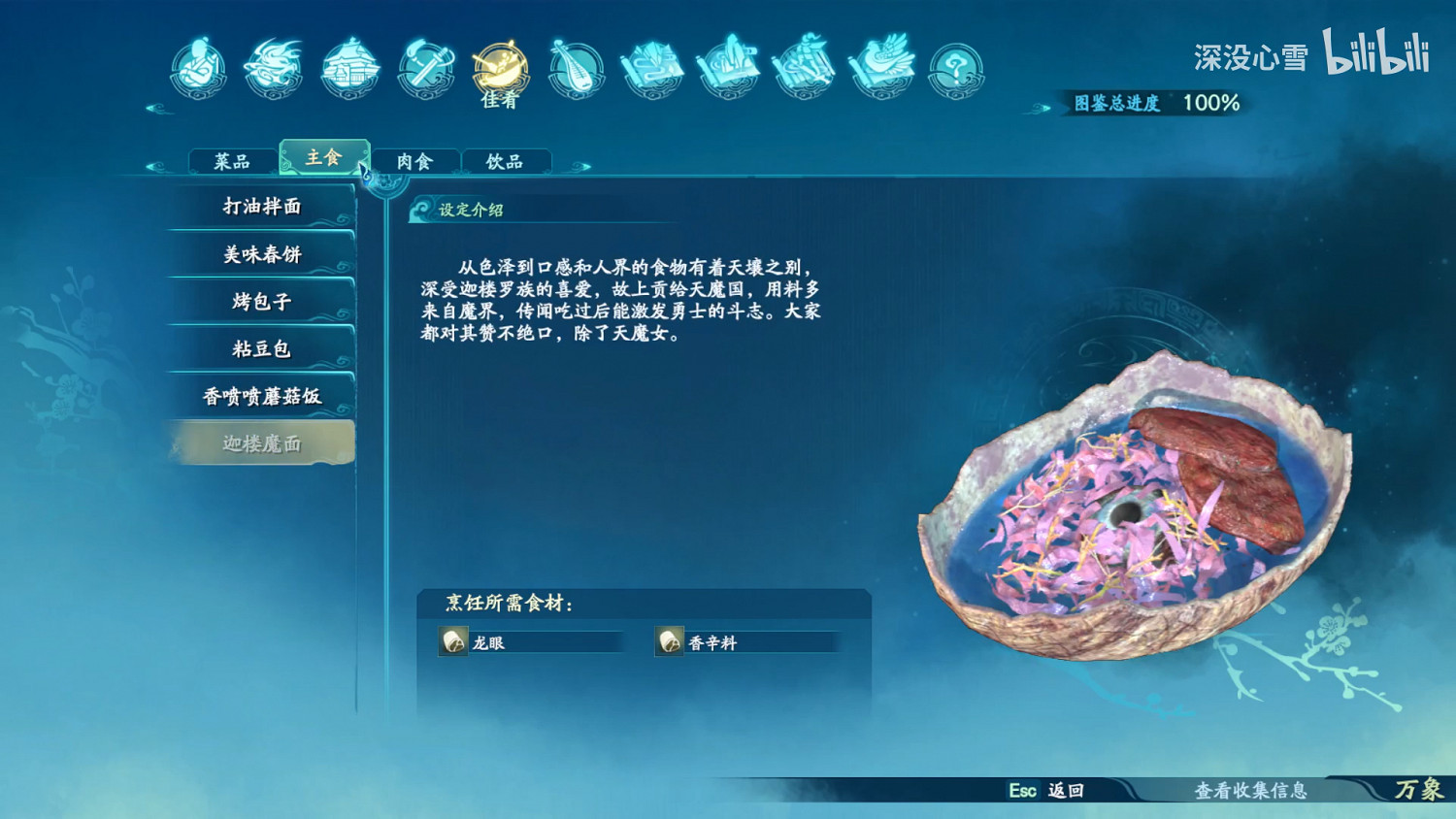
Task: Switch to the 菜品 tab
Action: point(231,158)
